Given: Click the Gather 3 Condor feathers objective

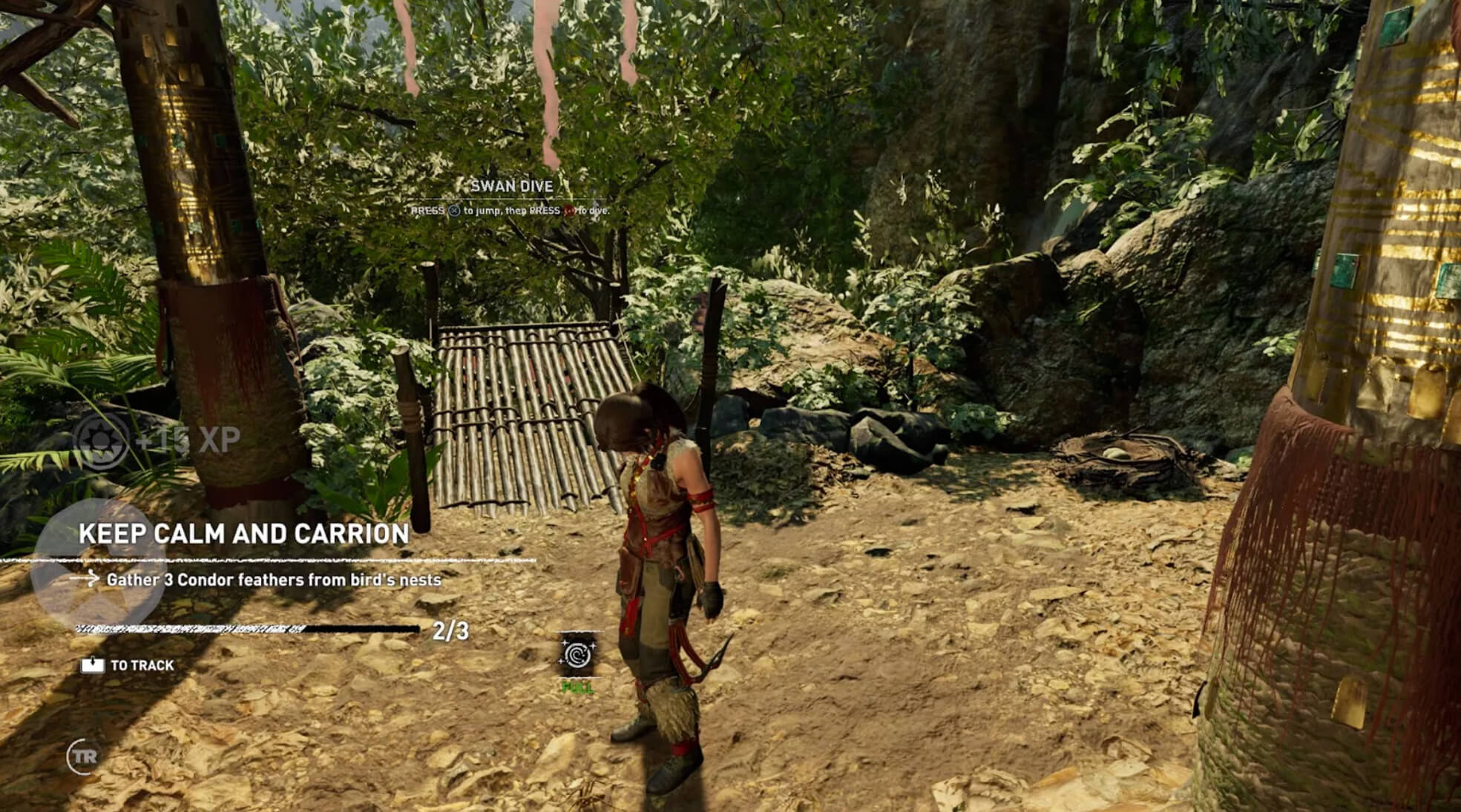Looking at the screenshot, I should pyautogui.click(x=273, y=580).
